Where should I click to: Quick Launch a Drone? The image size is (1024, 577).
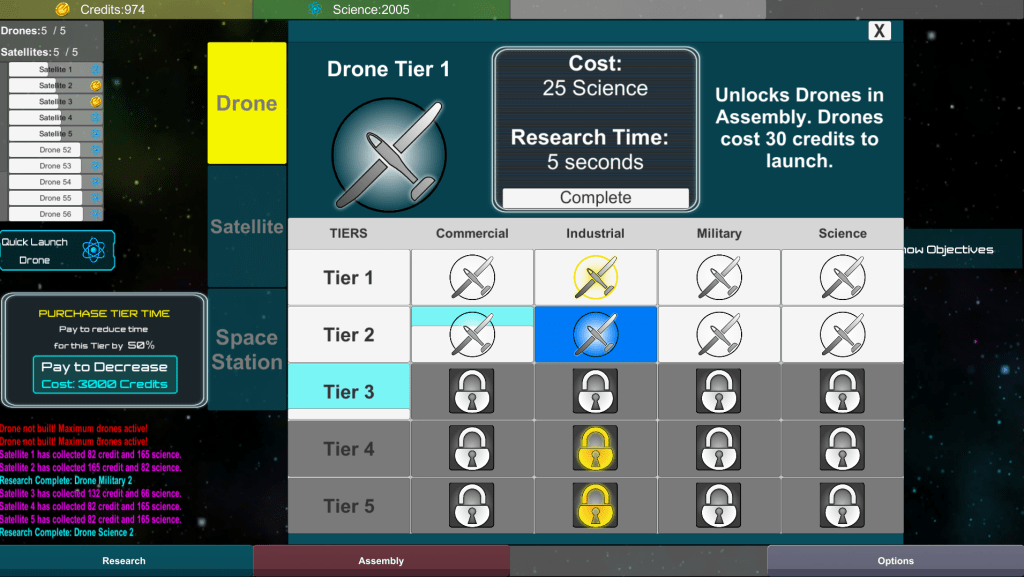pyautogui.click(x=57, y=250)
